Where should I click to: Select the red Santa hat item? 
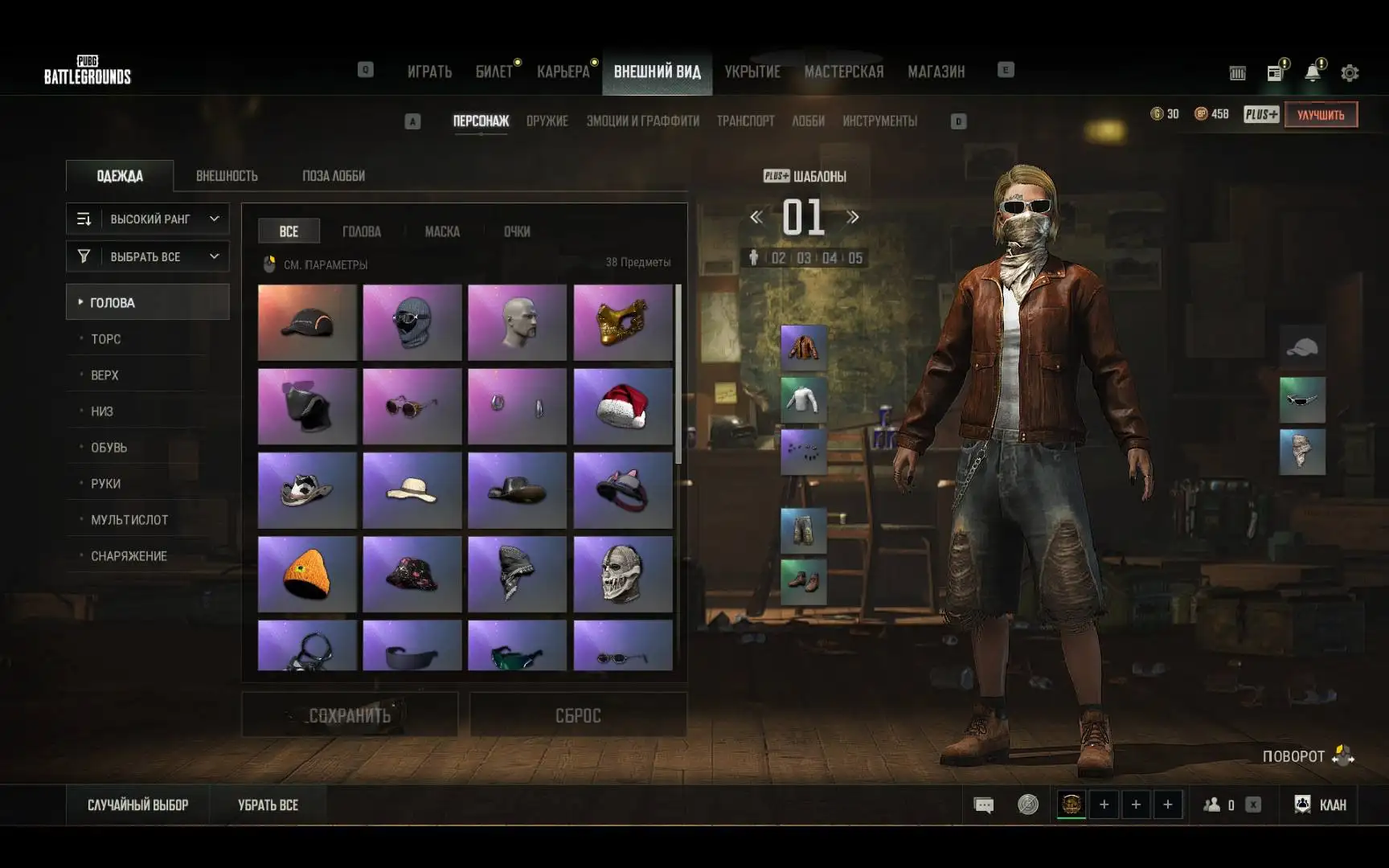[x=622, y=407]
